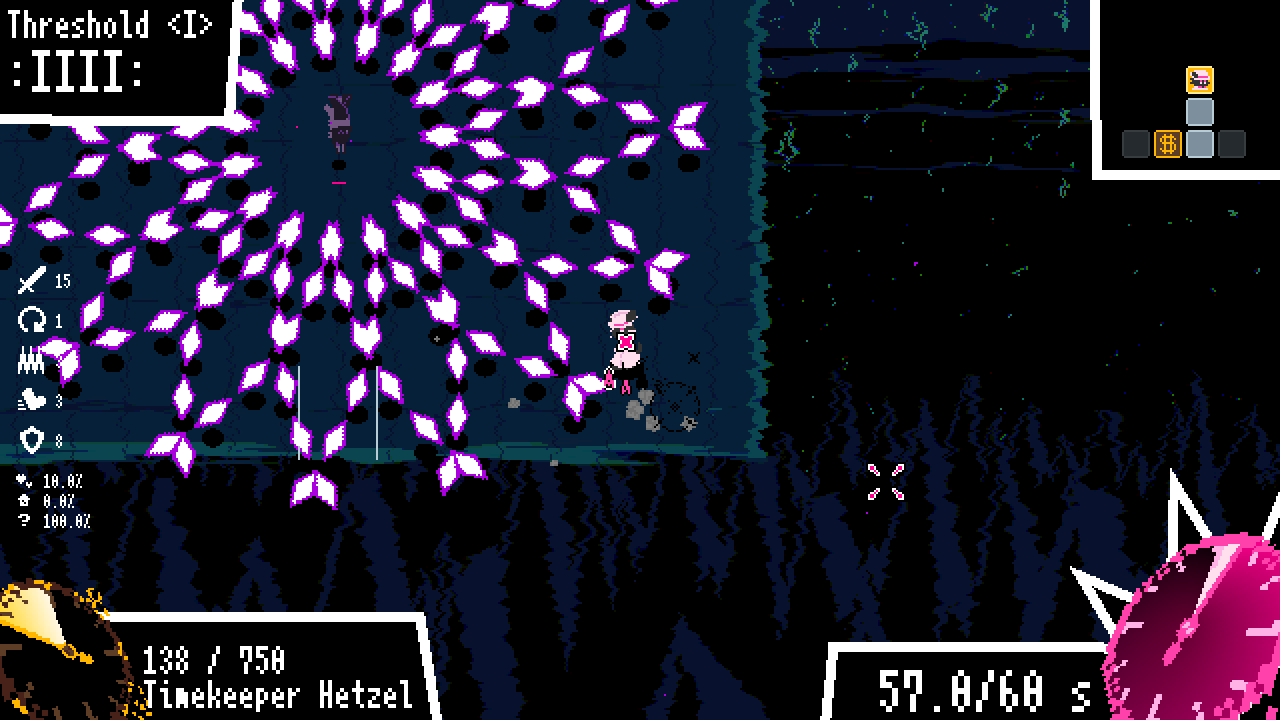The image size is (1280, 720).
Task: Click the reload circular-arrow icon
Action: 32,318
